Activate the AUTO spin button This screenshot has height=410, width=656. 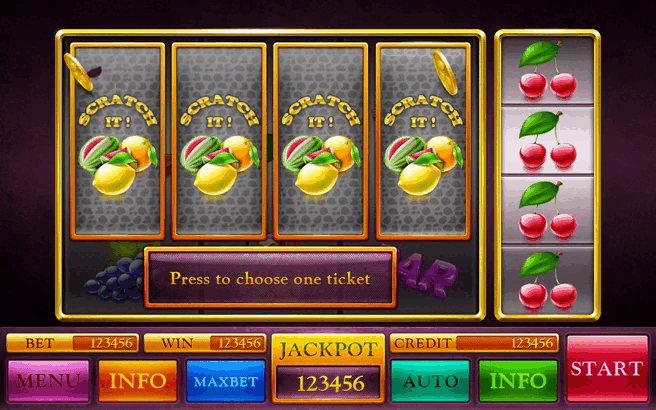tap(429, 380)
